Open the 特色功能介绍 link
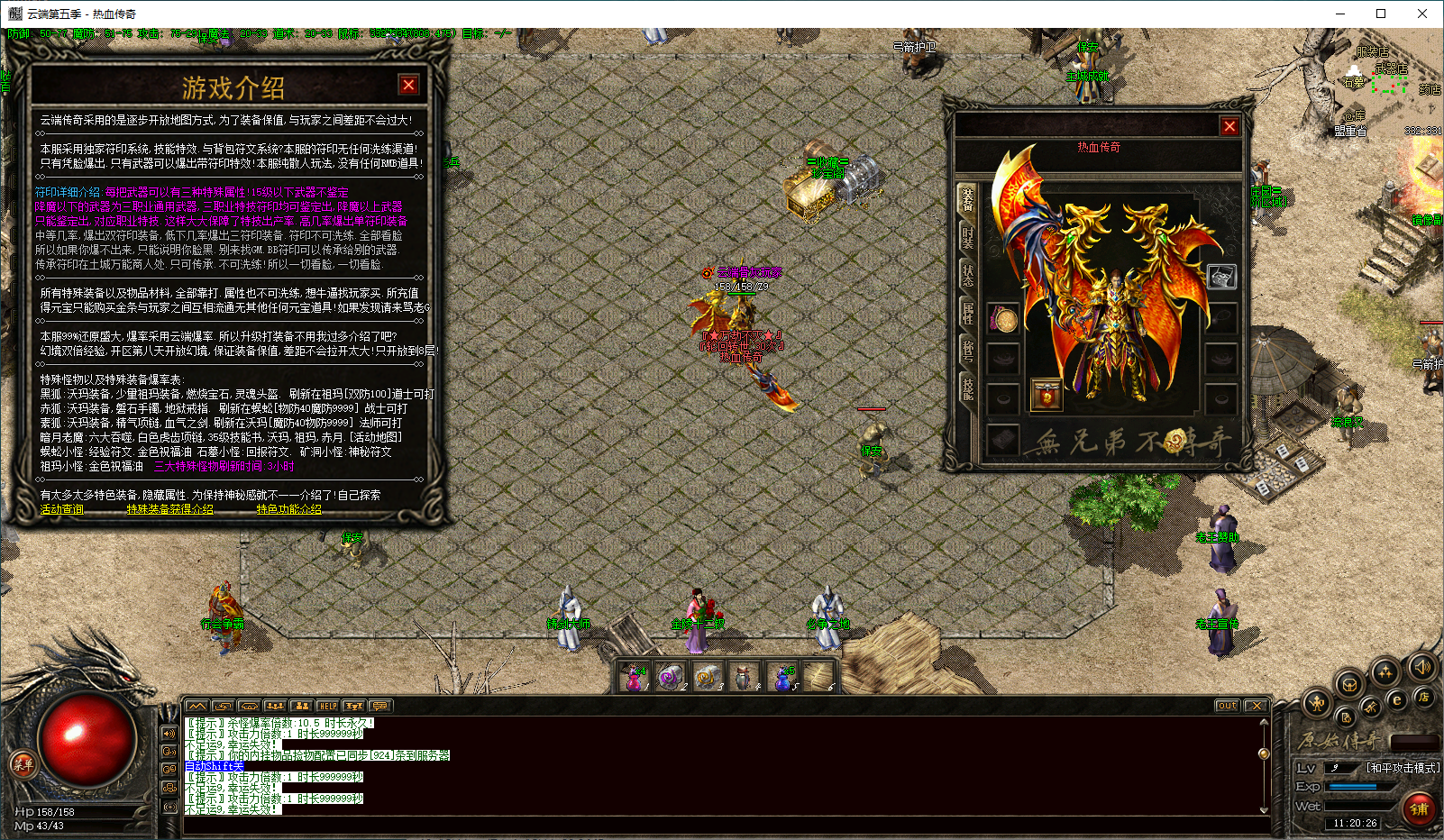1444x840 pixels. tap(288, 509)
